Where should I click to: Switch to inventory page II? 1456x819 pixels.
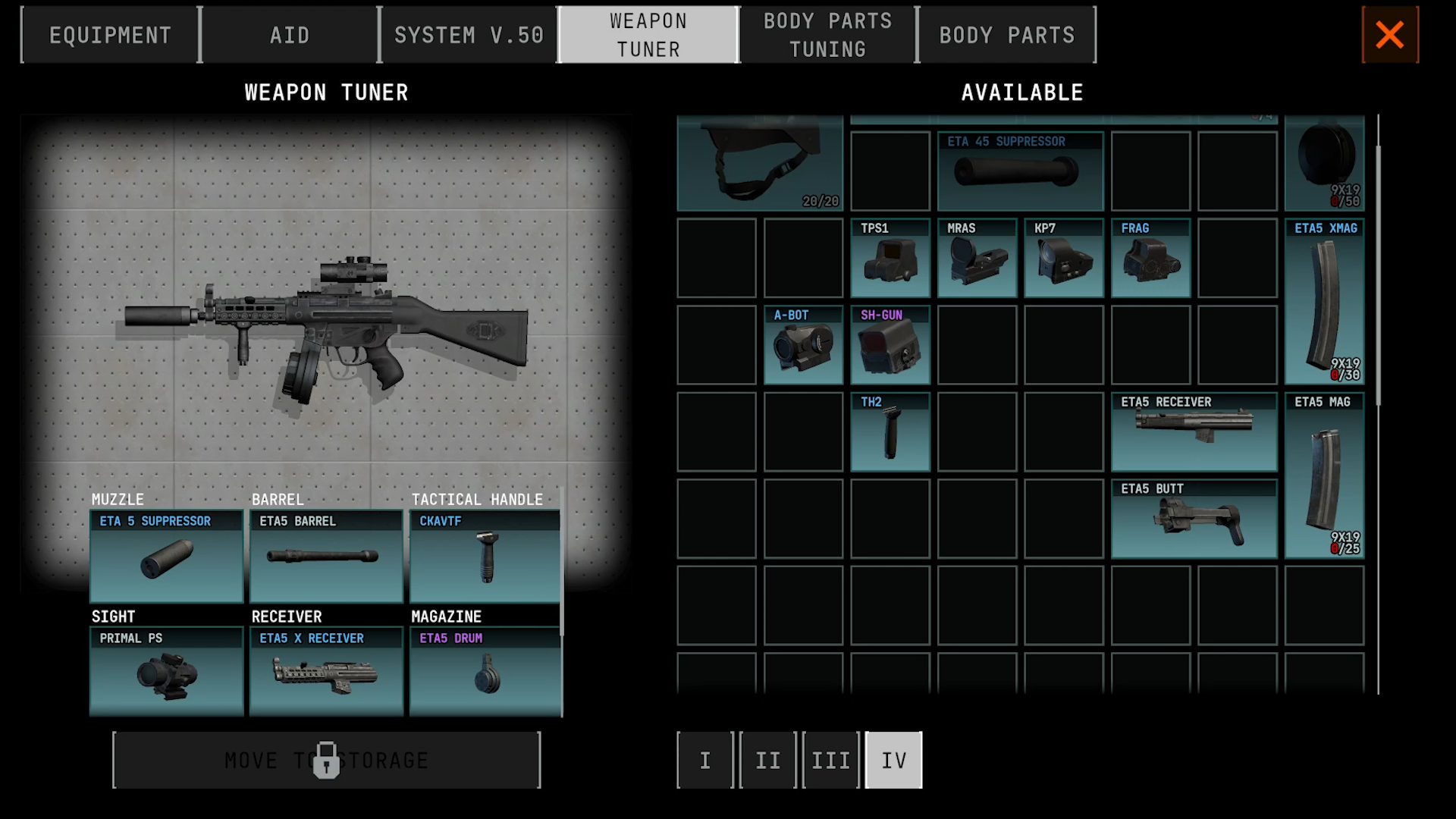tap(767, 760)
